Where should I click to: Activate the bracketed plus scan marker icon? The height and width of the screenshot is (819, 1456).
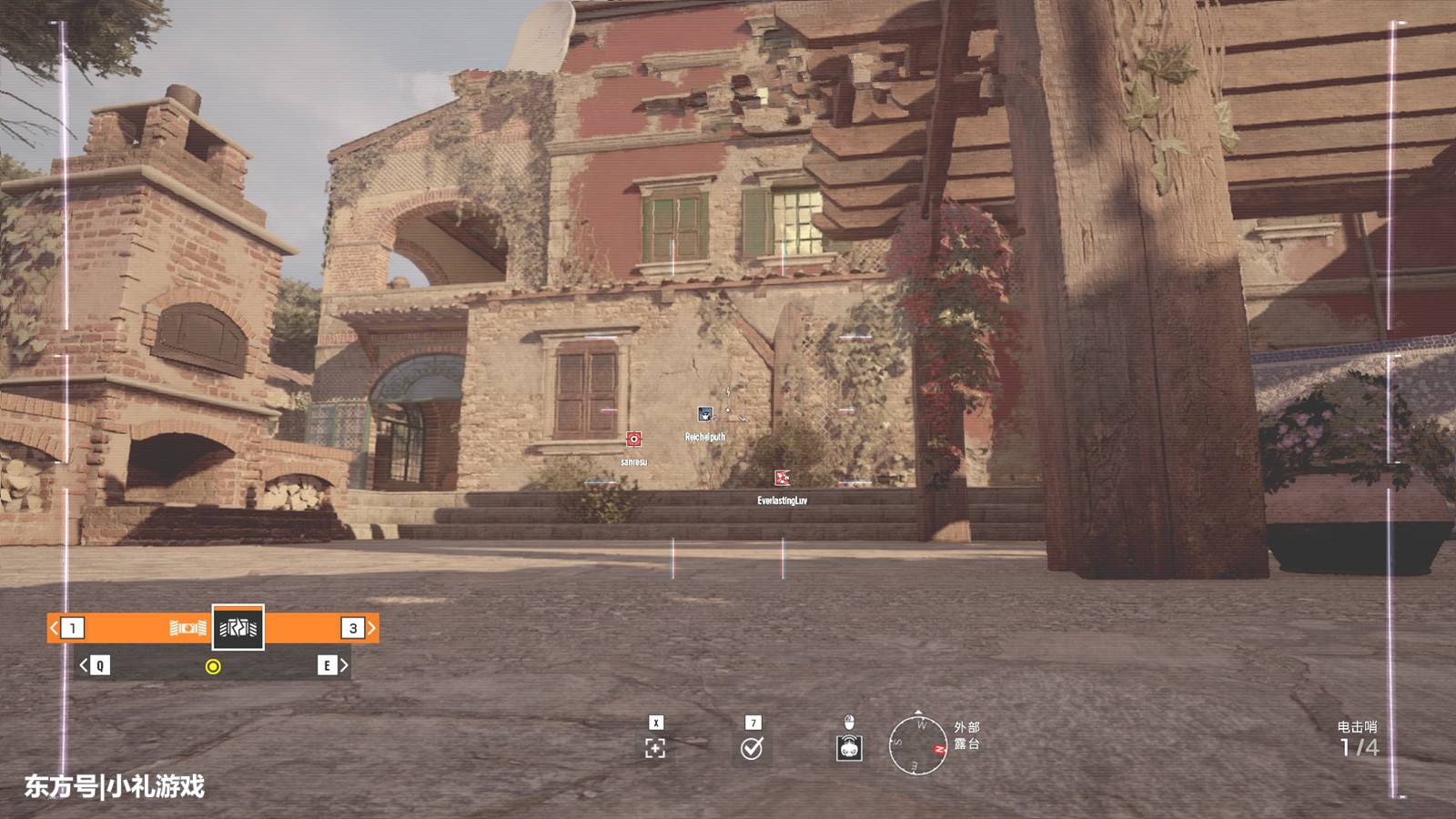[x=655, y=748]
